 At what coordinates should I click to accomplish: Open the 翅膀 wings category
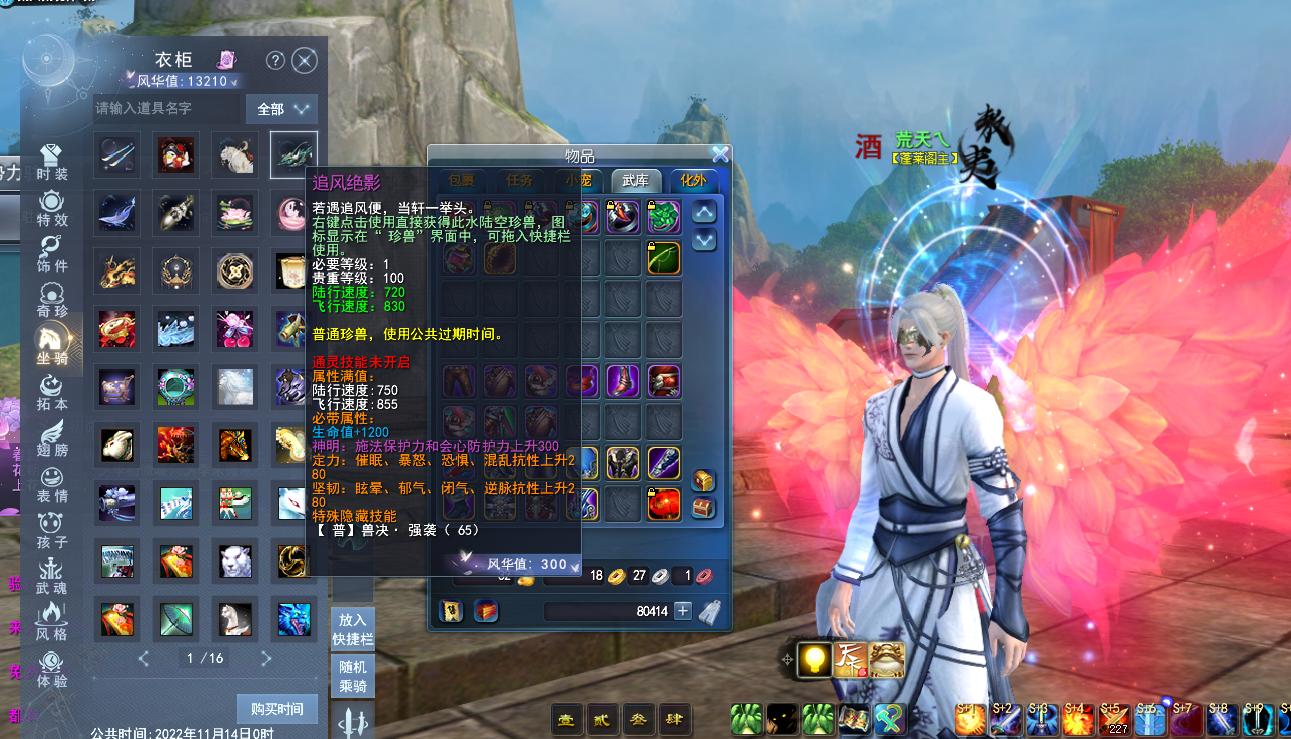(x=52, y=438)
